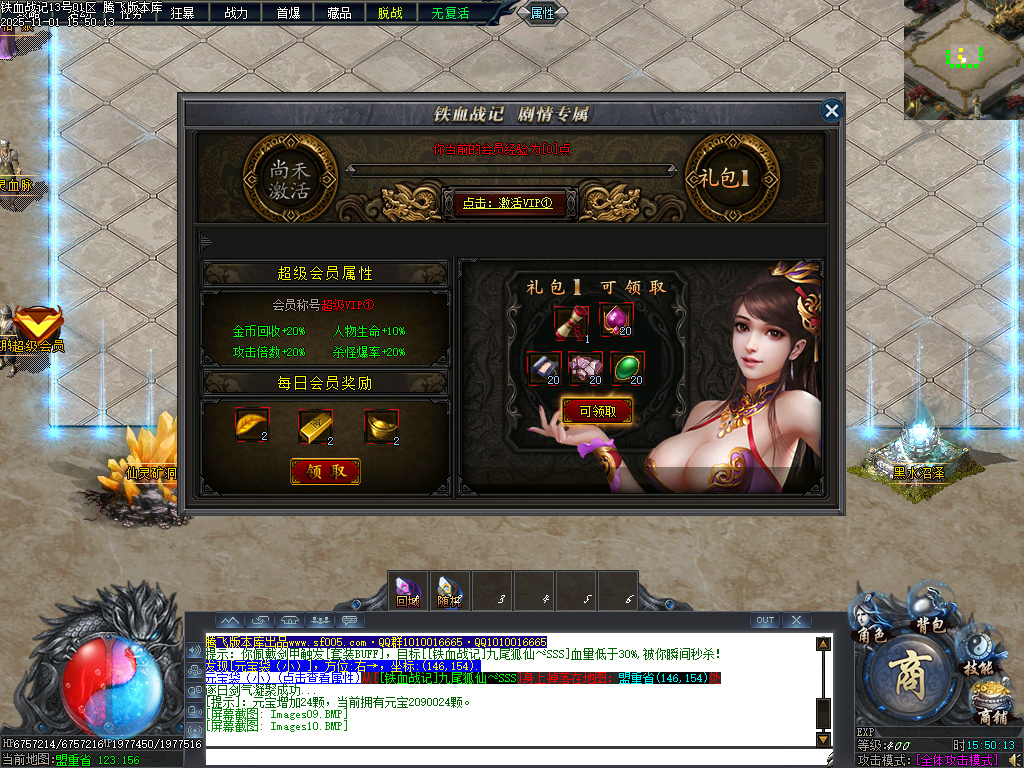1024x768 pixels.
Task: Close the VIP membership dialog
Action: [x=831, y=110]
